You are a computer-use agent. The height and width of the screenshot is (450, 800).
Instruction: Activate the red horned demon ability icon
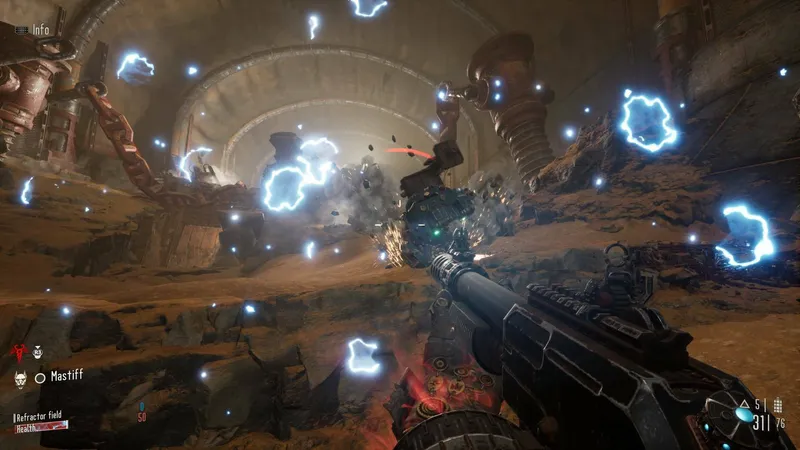pyautogui.click(x=17, y=352)
